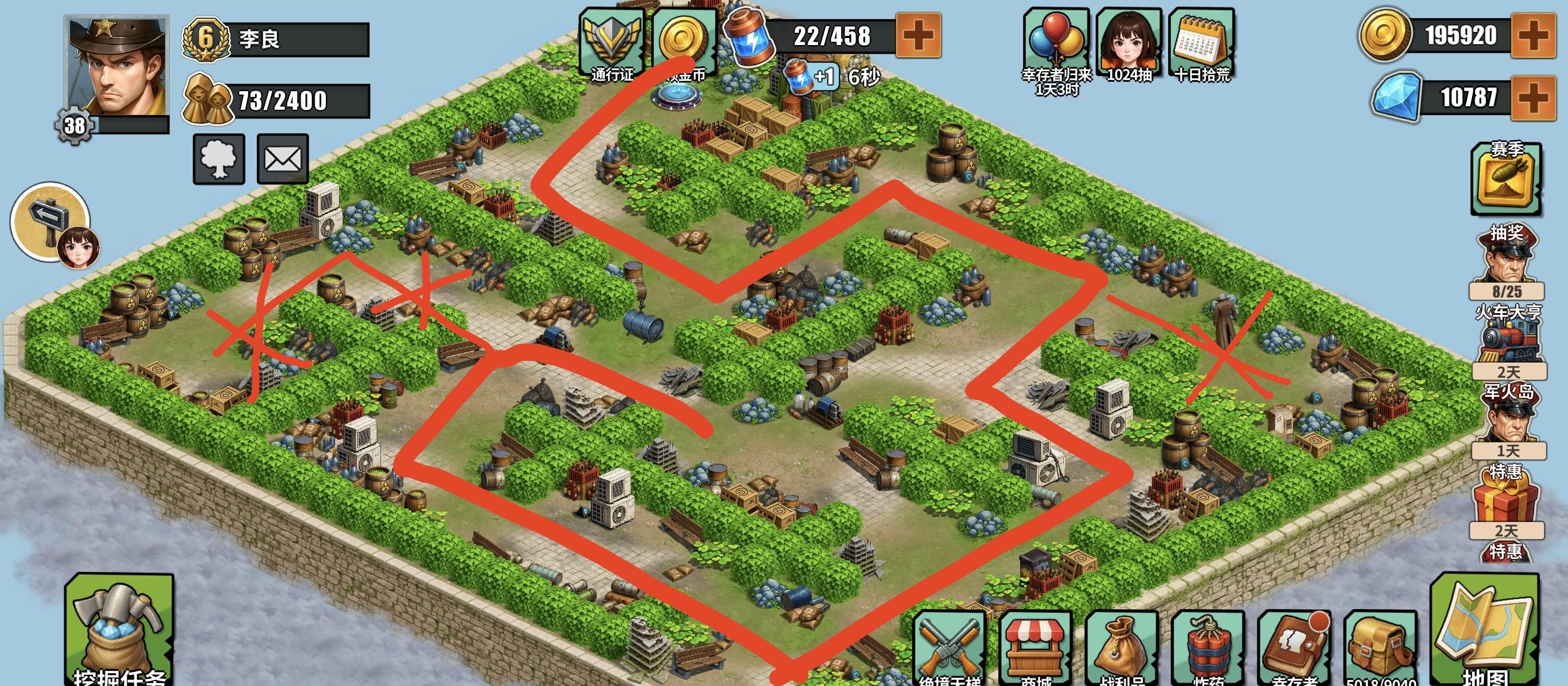Open the 通行证 pass badge

612,44
